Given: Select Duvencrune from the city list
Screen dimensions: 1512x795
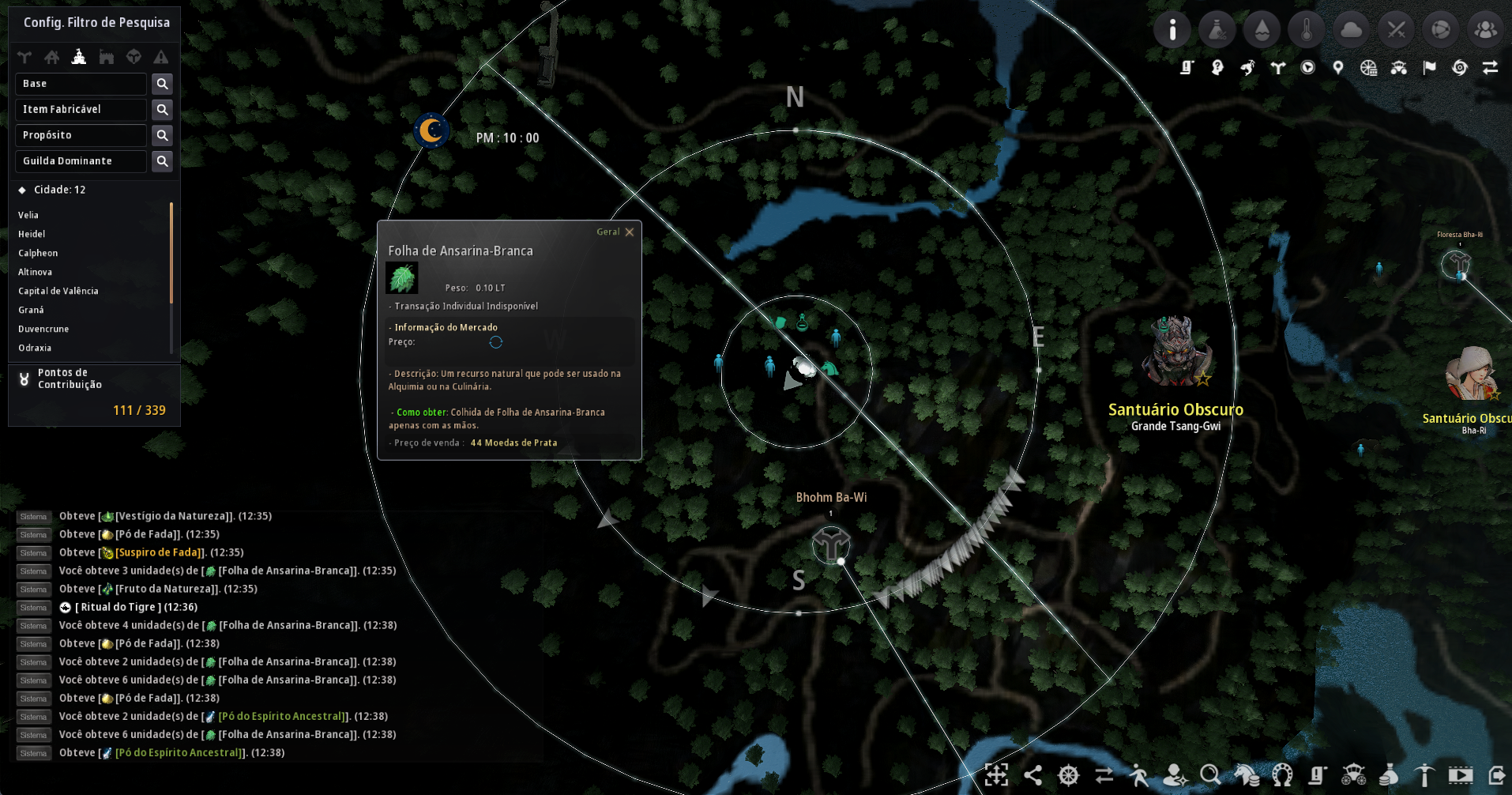Looking at the screenshot, I should click(x=43, y=329).
